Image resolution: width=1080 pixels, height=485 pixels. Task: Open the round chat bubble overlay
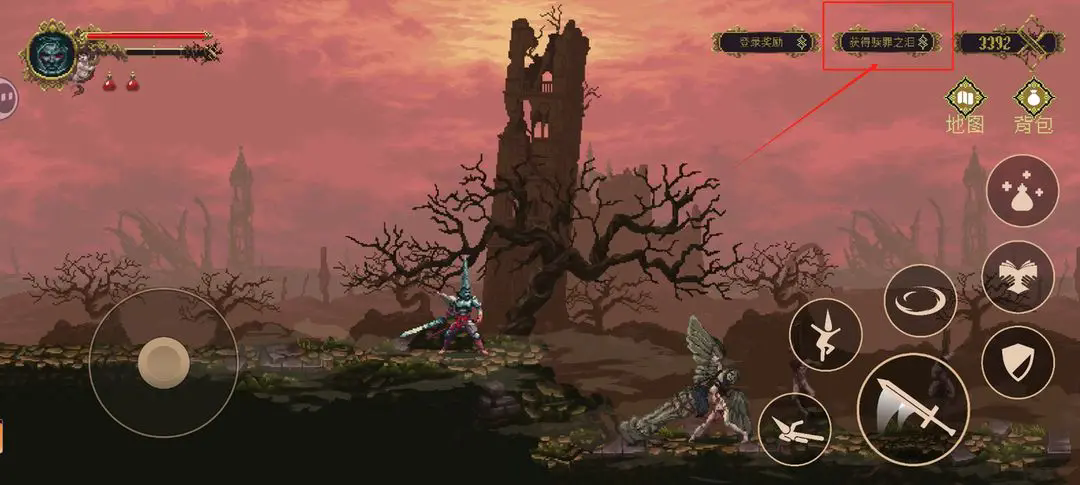(7, 98)
